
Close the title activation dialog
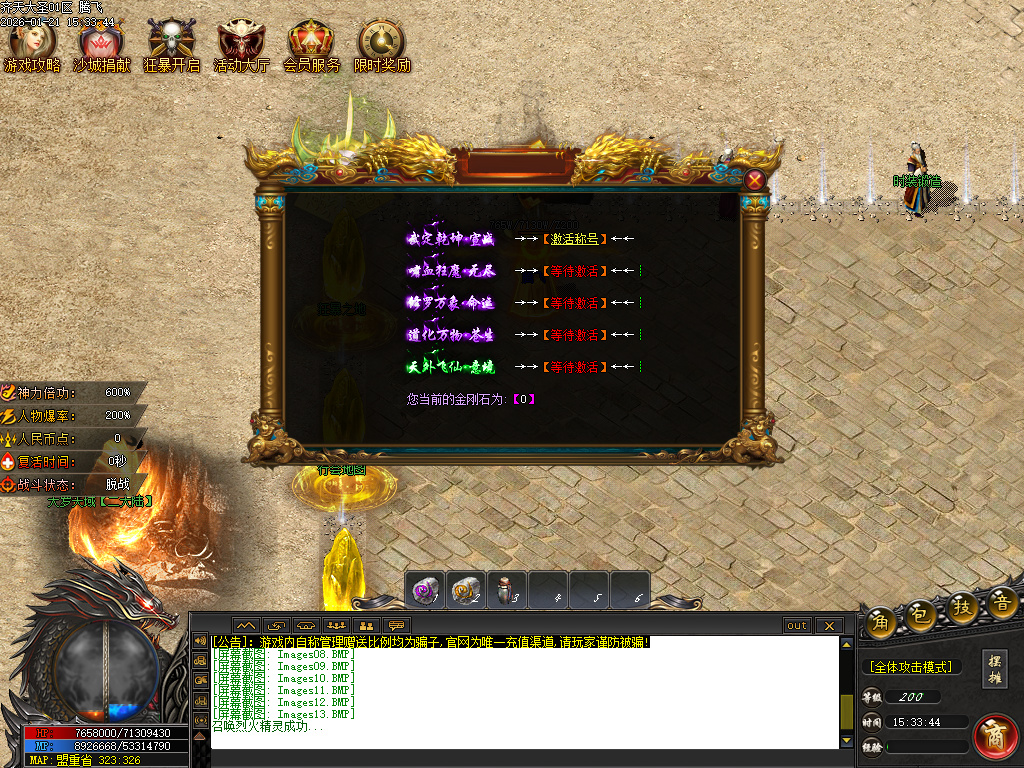pos(755,180)
